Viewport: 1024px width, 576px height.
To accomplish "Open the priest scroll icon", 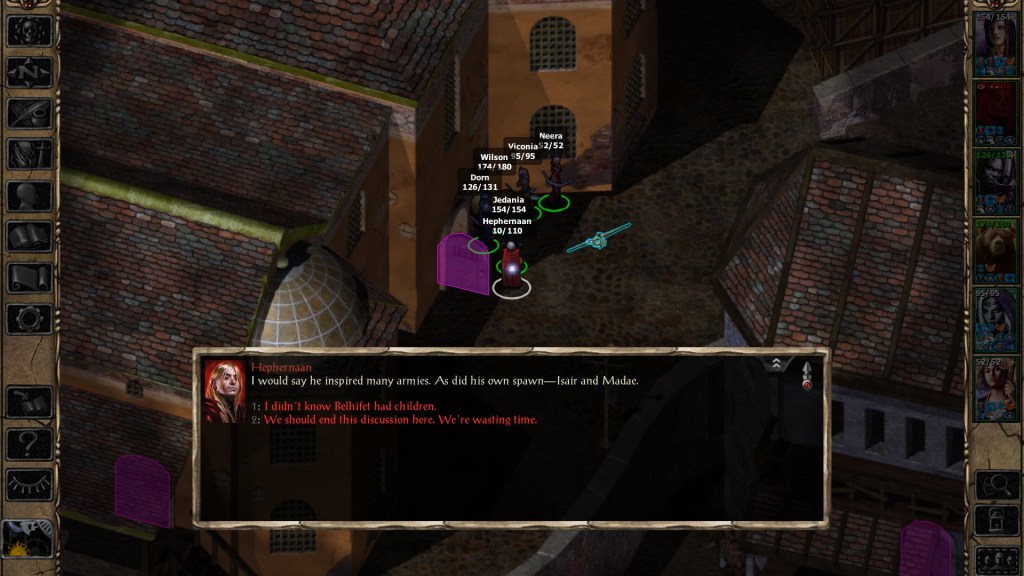I will click(29, 278).
